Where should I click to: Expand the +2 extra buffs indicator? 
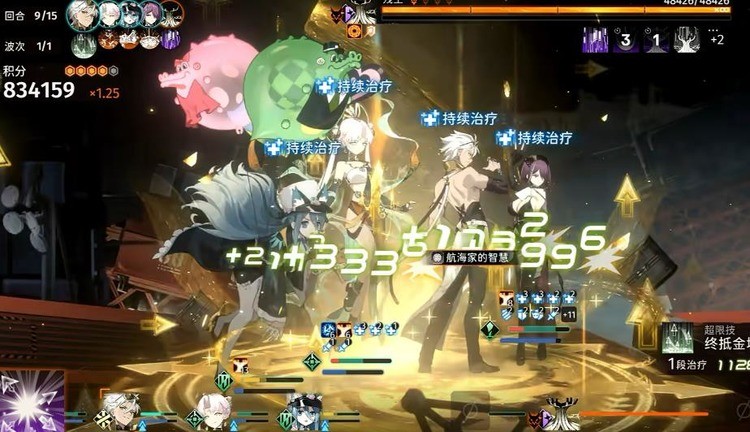(717, 40)
